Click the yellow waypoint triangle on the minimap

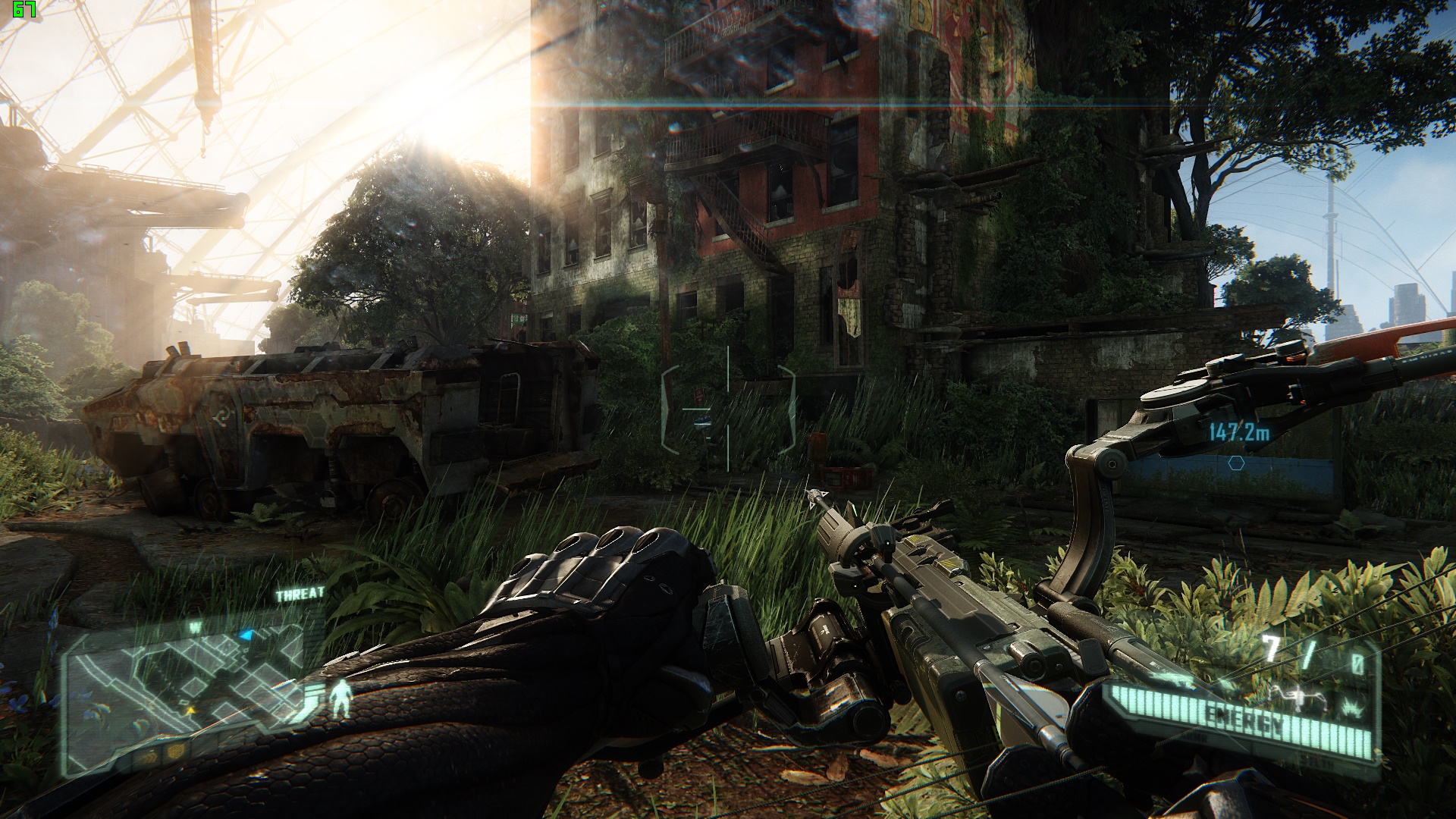[191, 711]
